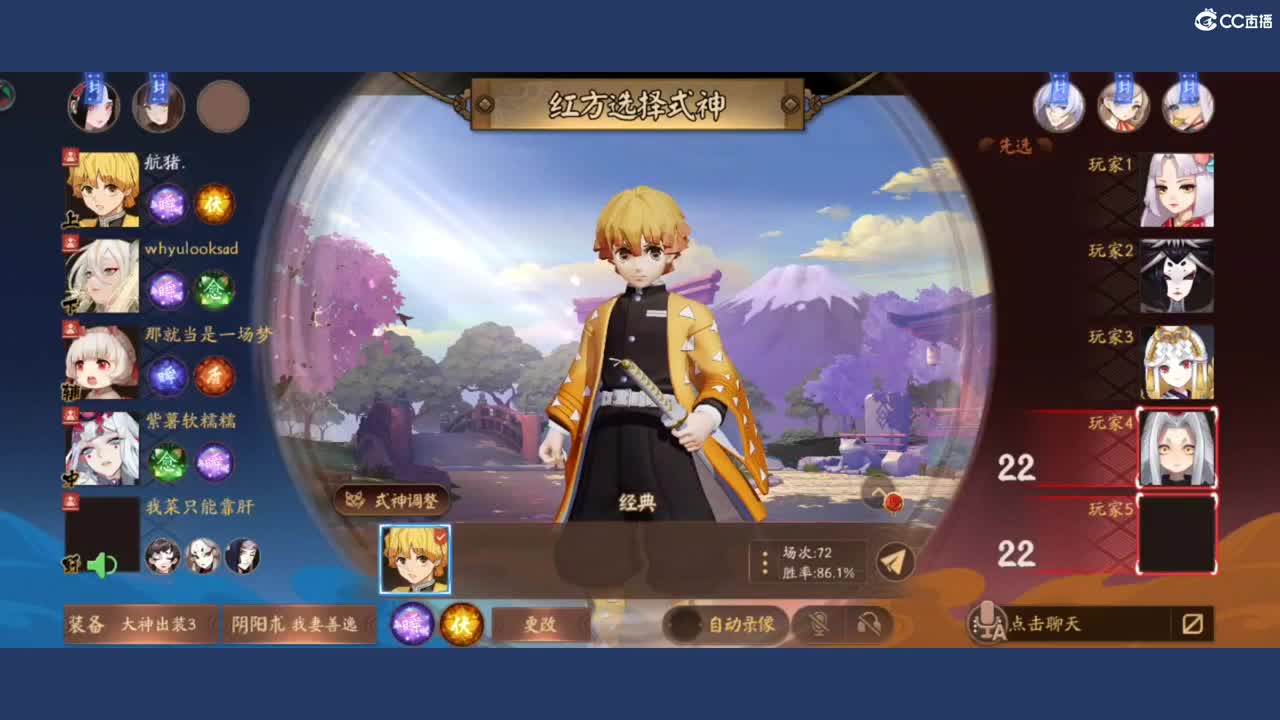The image size is (1280, 720).
Task: Mute the microphone in bottom toolbar
Action: (817, 622)
